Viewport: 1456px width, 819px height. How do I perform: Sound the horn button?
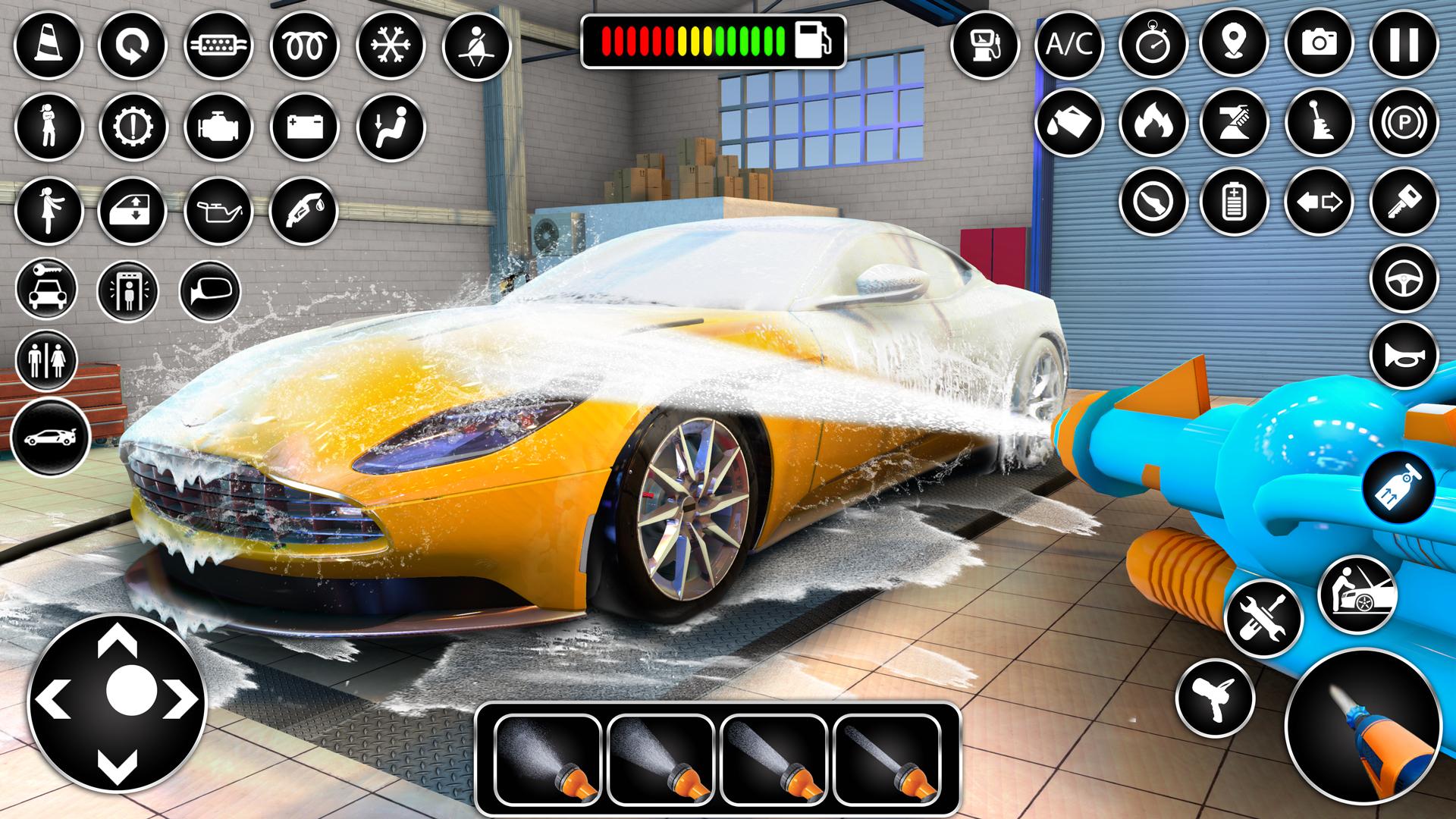pyautogui.click(x=1404, y=356)
